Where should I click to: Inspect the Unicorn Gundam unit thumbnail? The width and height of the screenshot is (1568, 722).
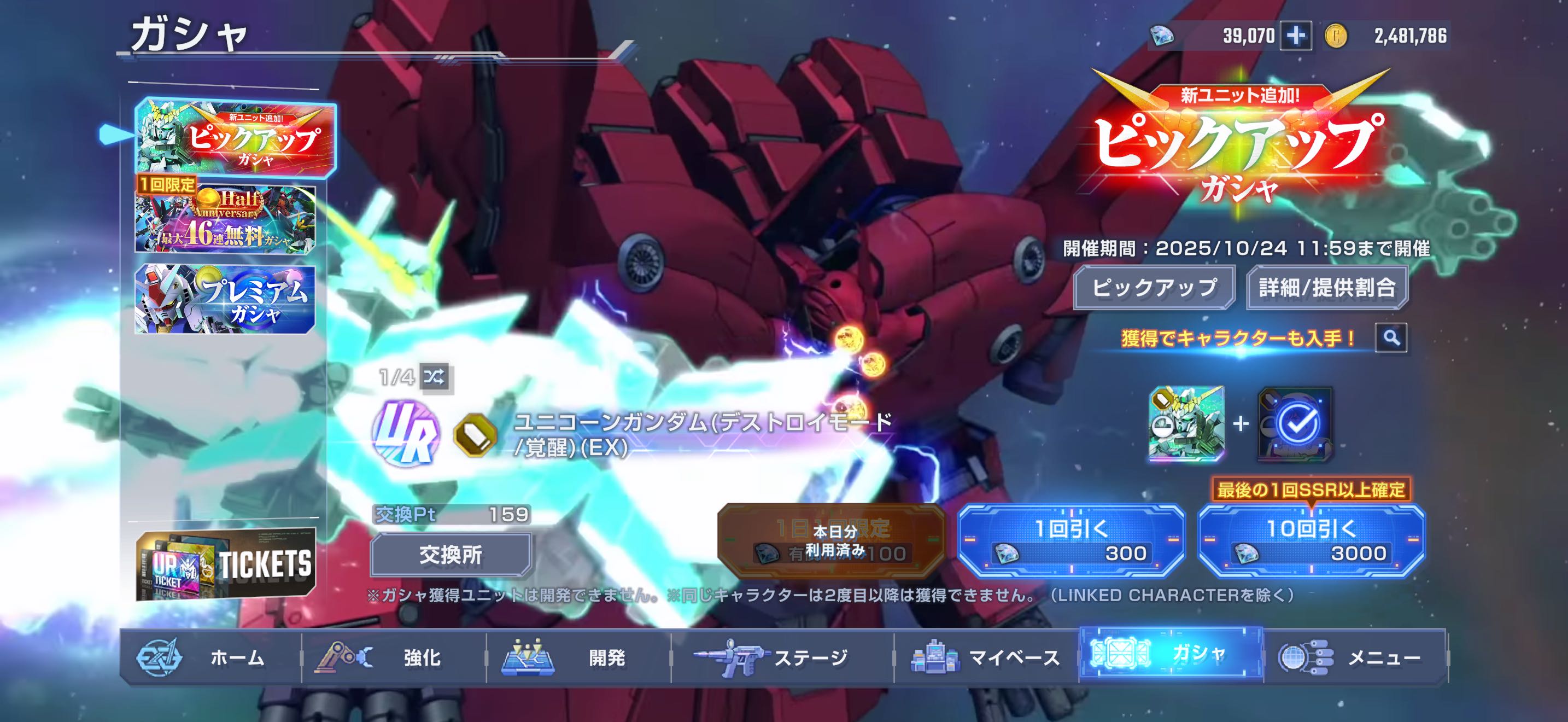tap(1186, 423)
